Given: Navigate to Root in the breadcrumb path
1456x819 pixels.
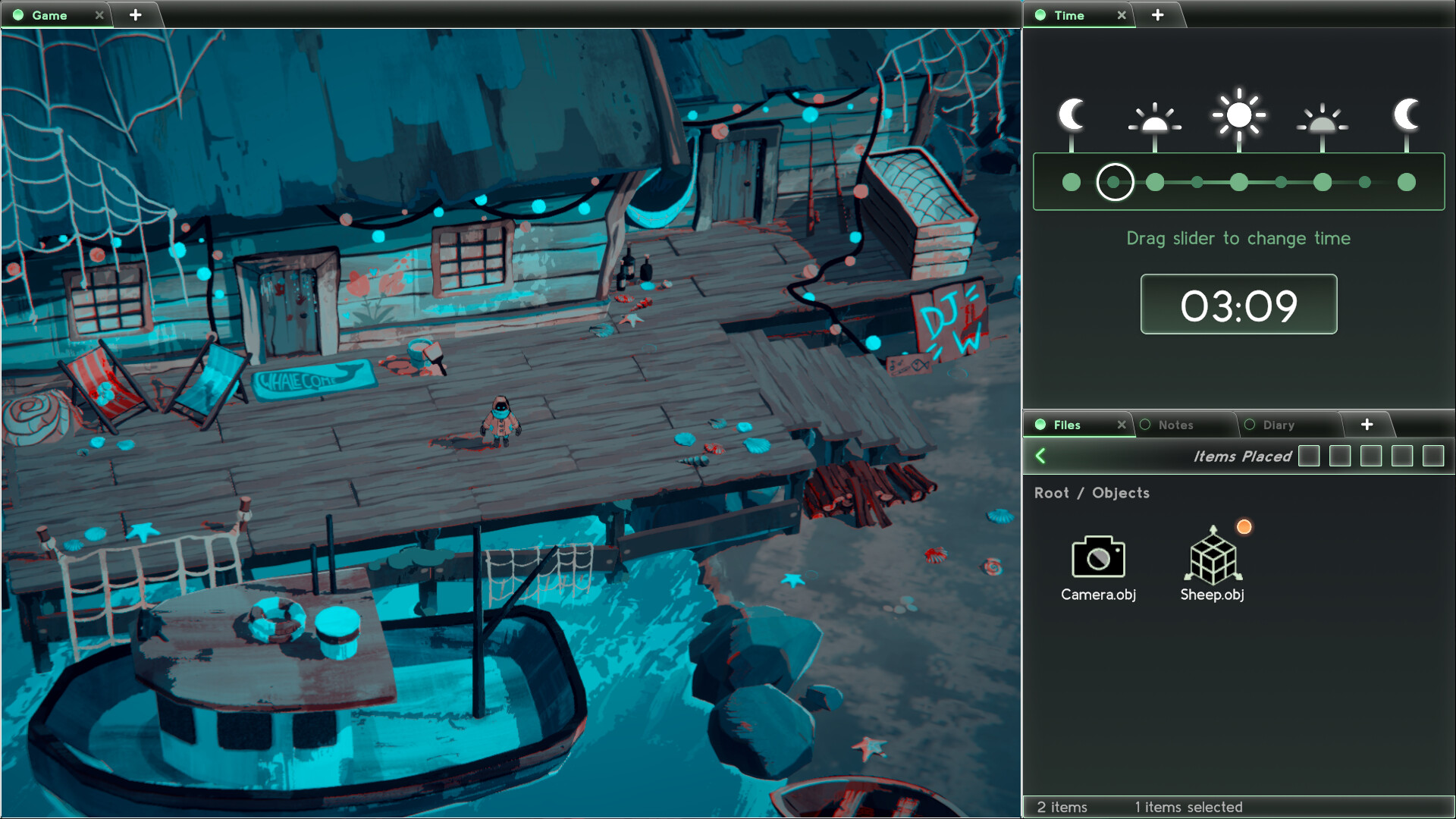Looking at the screenshot, I should point(1053,493).
